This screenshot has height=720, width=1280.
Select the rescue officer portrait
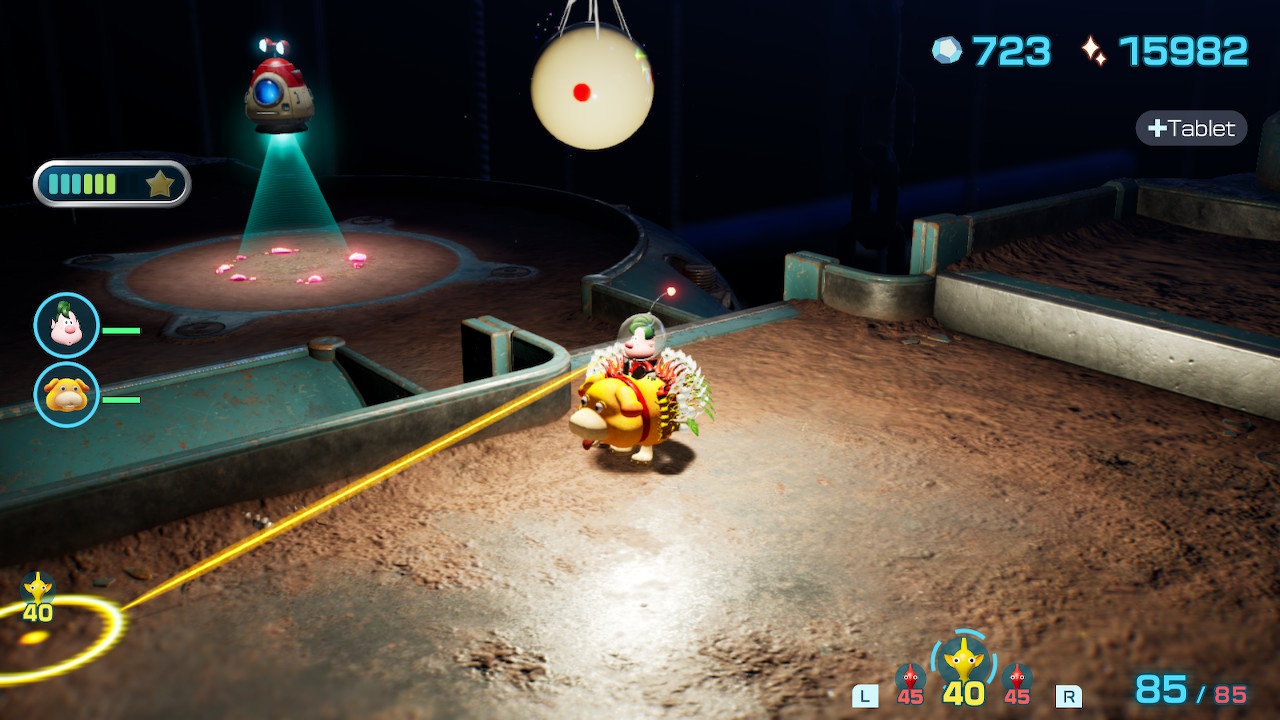(67, 325)
